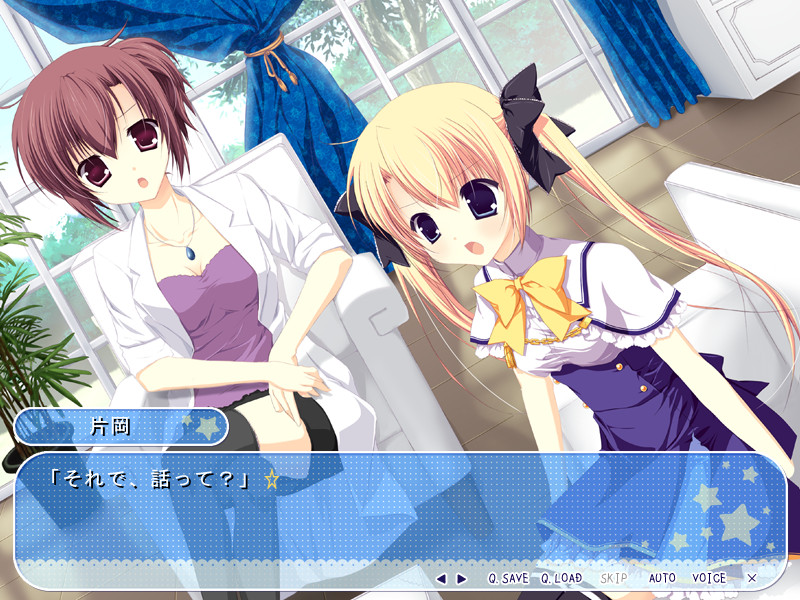800x600 pixels.
Task: Hide the dialogue box with the X
Action: (752, 578)
